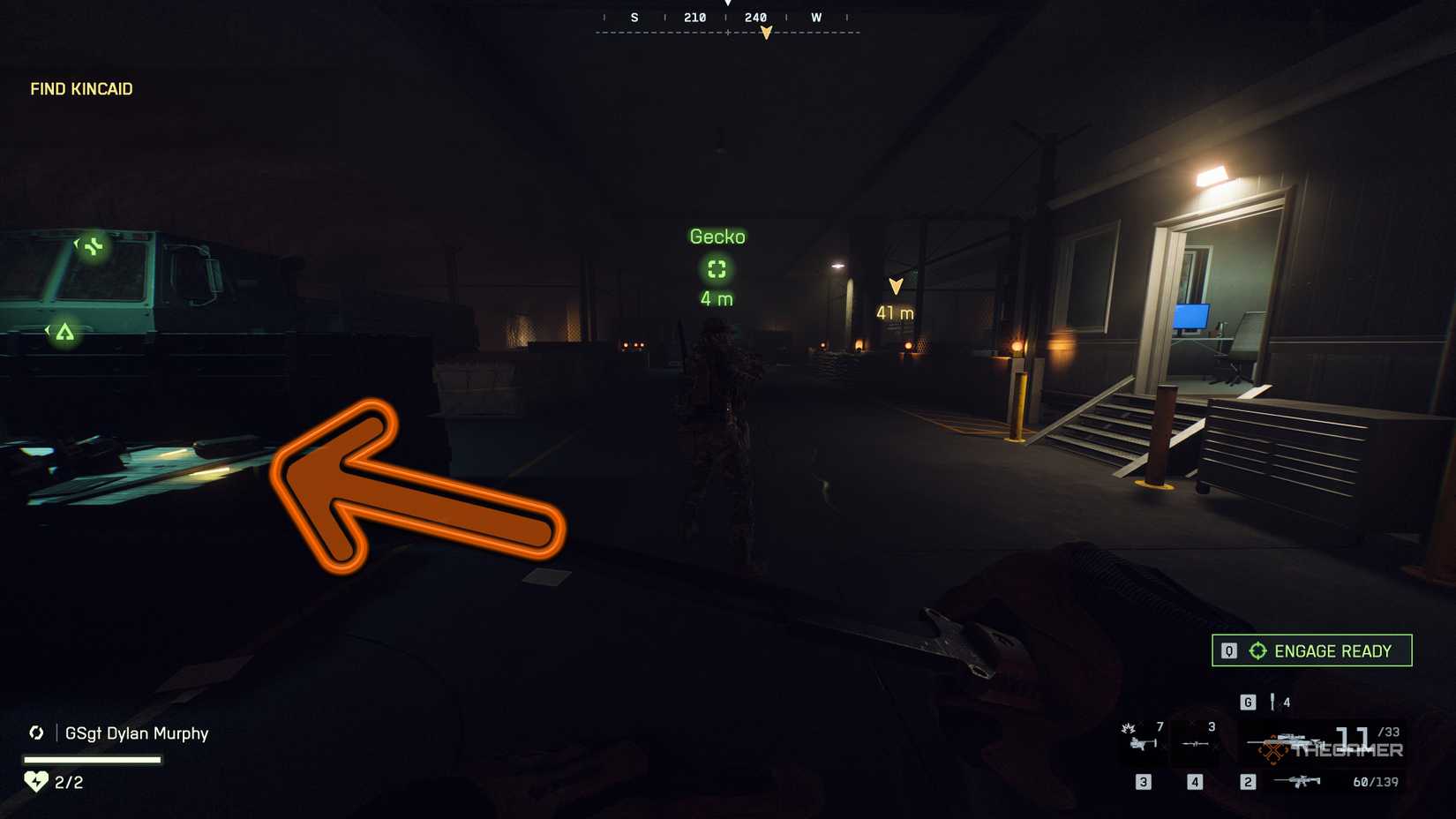Select the W marker on the compass bar
The height and width of the screenshot is (819, 1456).
click(816, 17)
